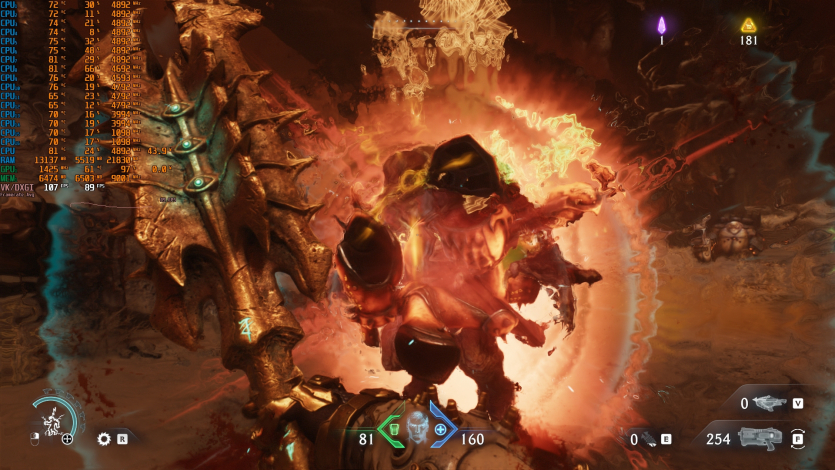Activate the grenade equipment icon

coord(649,439)
